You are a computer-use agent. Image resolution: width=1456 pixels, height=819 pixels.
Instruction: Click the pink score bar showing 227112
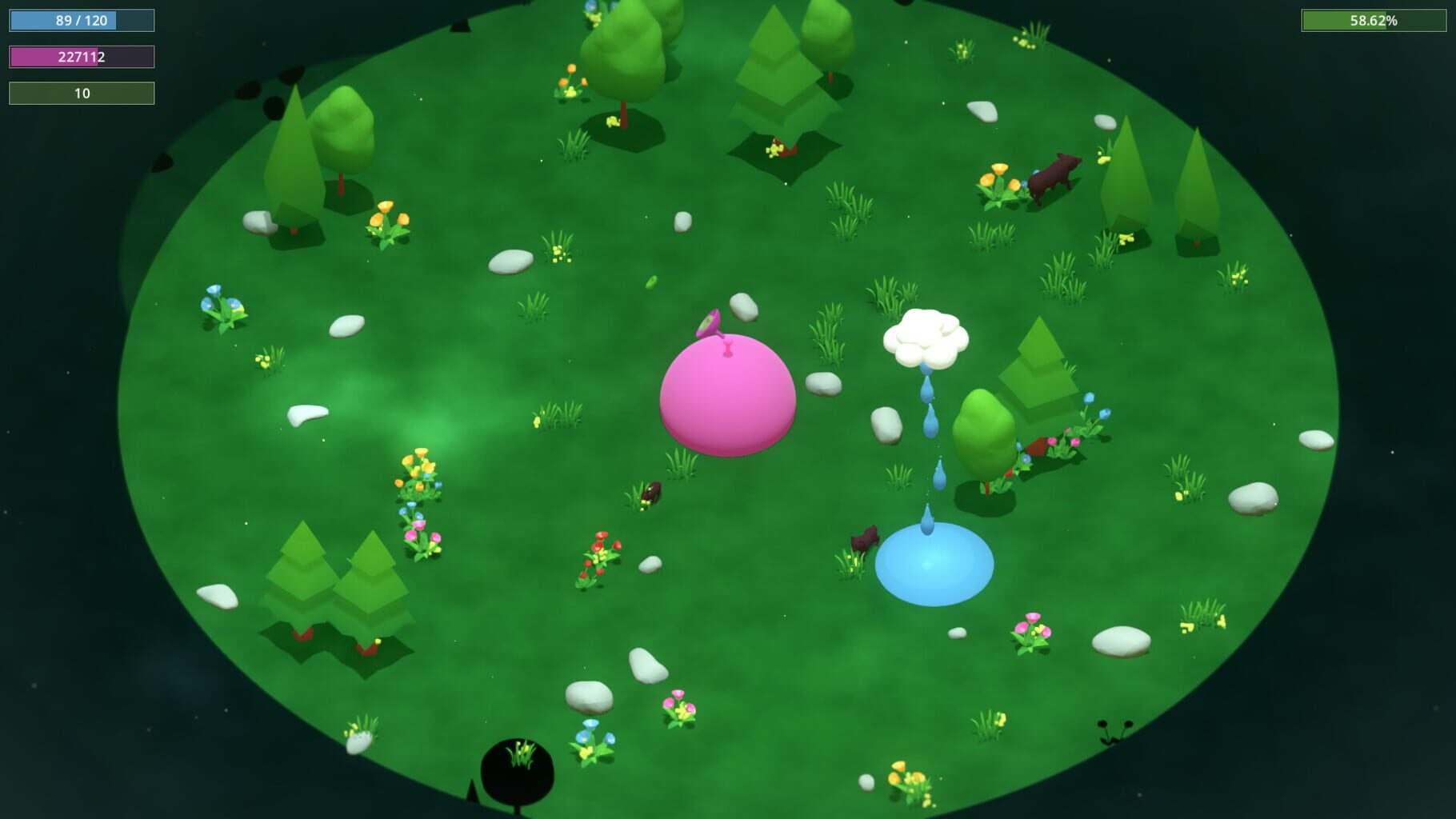click(x=80, y=56)
